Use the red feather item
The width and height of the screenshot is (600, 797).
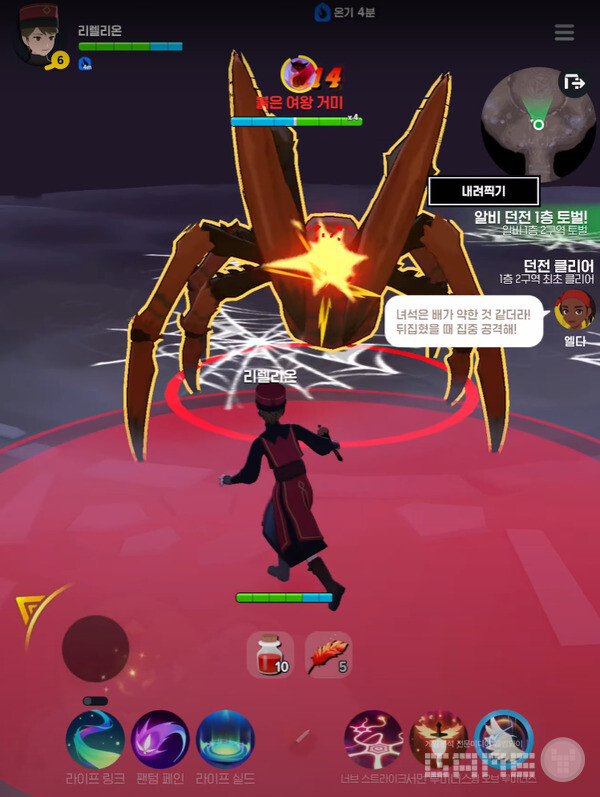328,655
